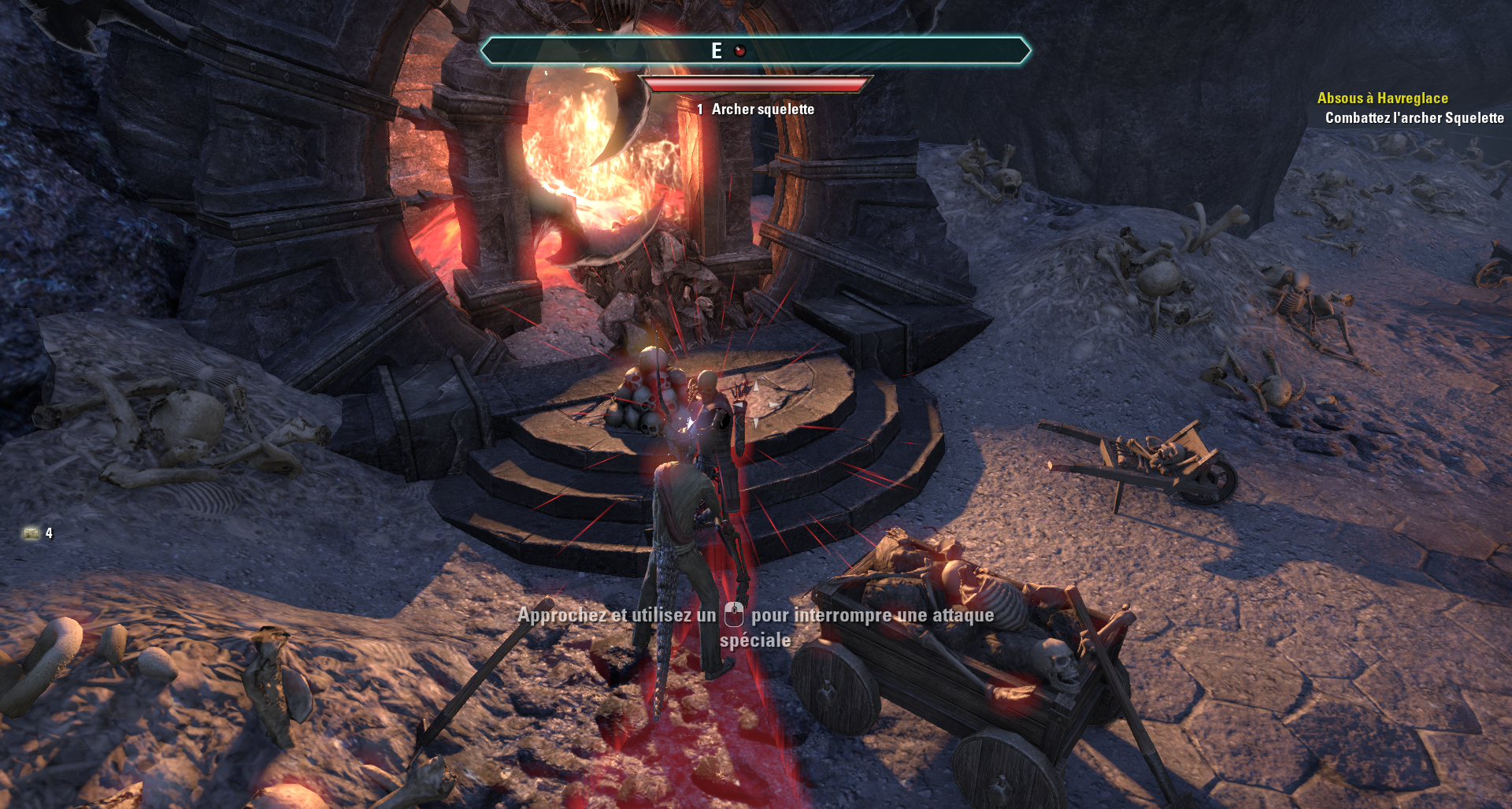Click the compass bar at the top
The height and width of the screenshot is (809, 1512).
tap(755, 51)
